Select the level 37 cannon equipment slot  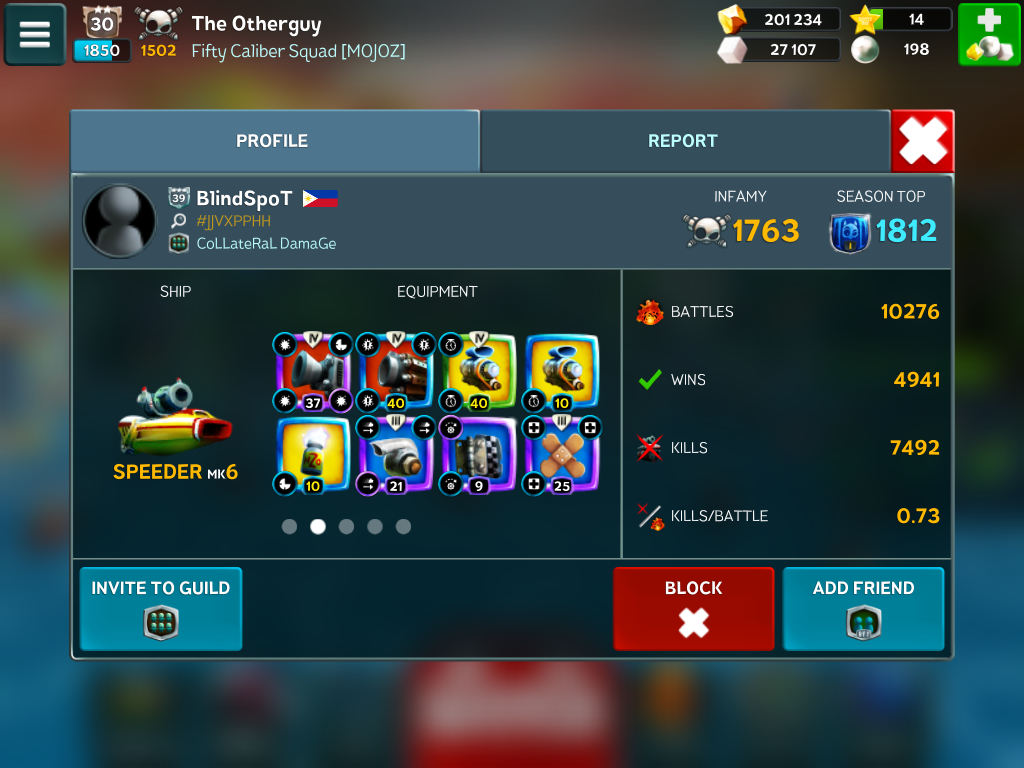312,373
